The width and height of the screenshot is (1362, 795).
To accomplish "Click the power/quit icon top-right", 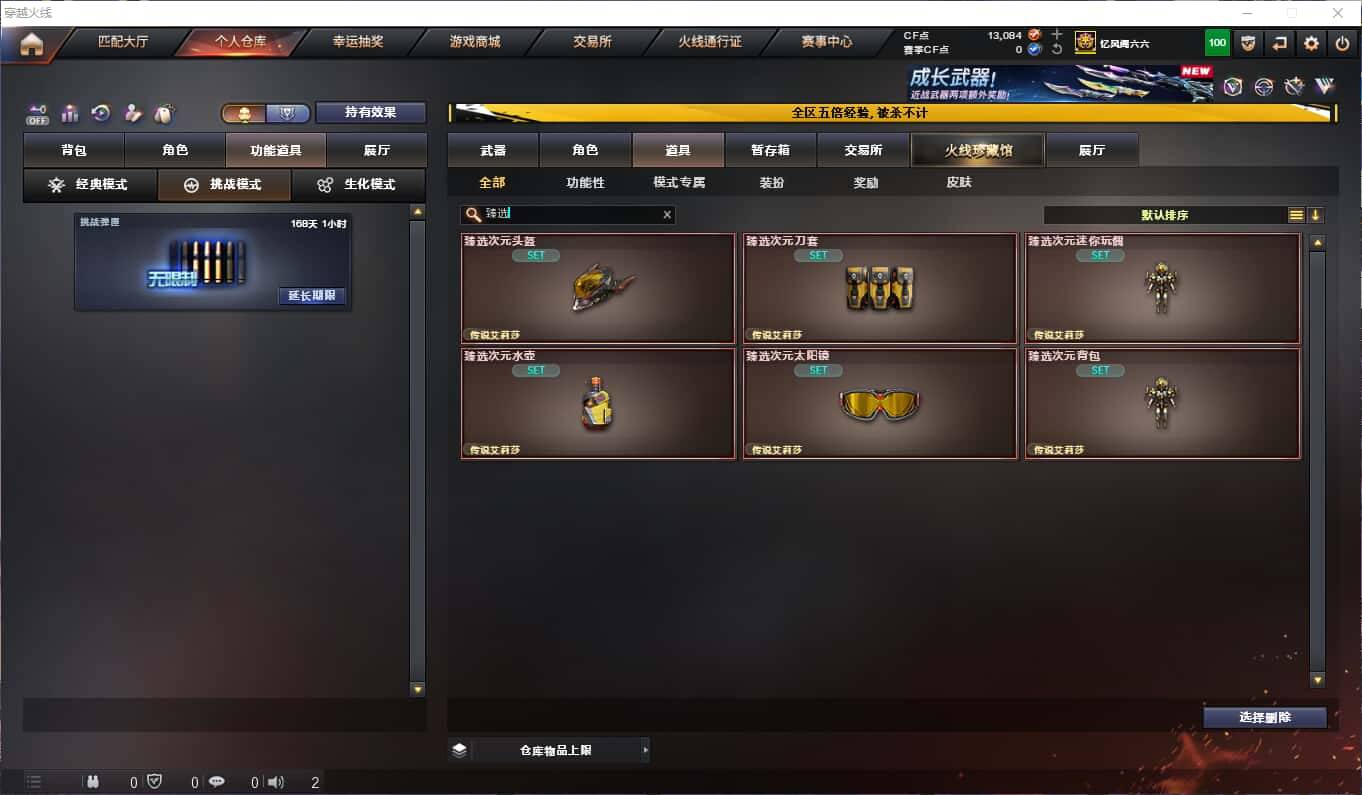I will pyautogui.click(x=1343, y=43).
